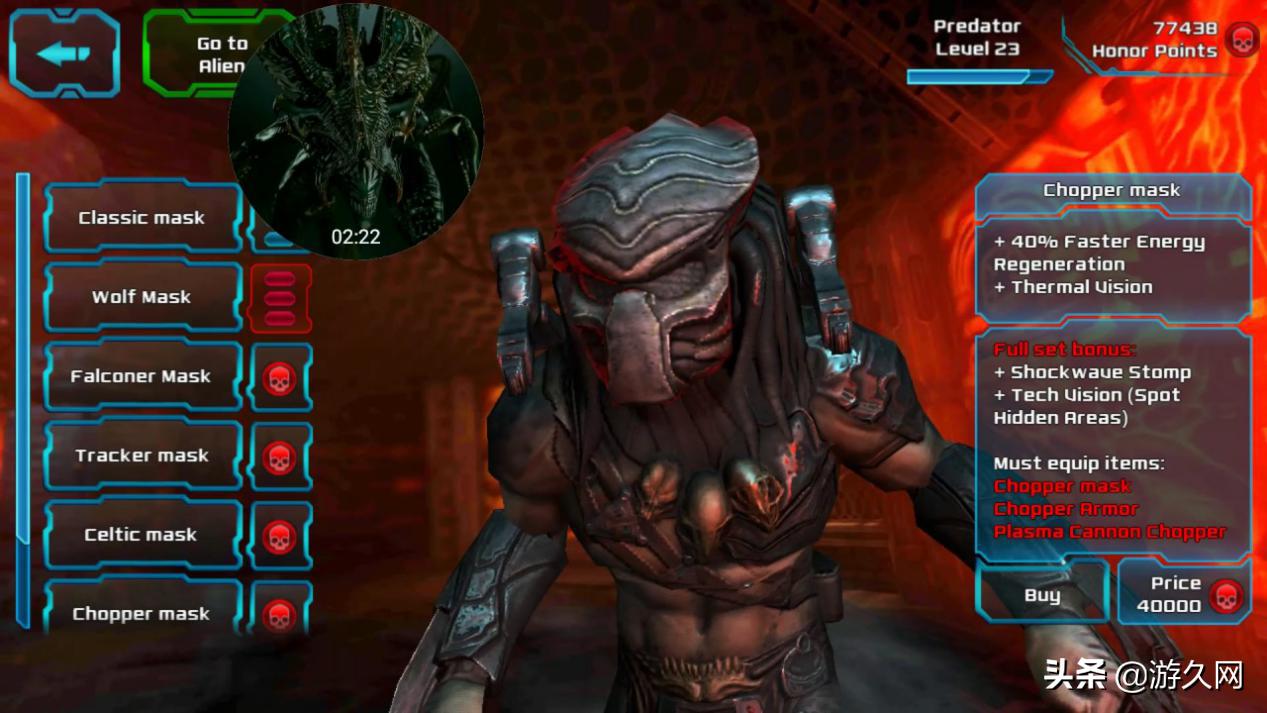
Task: Select the Celtic mask entry
Action: tap(142, 535)
